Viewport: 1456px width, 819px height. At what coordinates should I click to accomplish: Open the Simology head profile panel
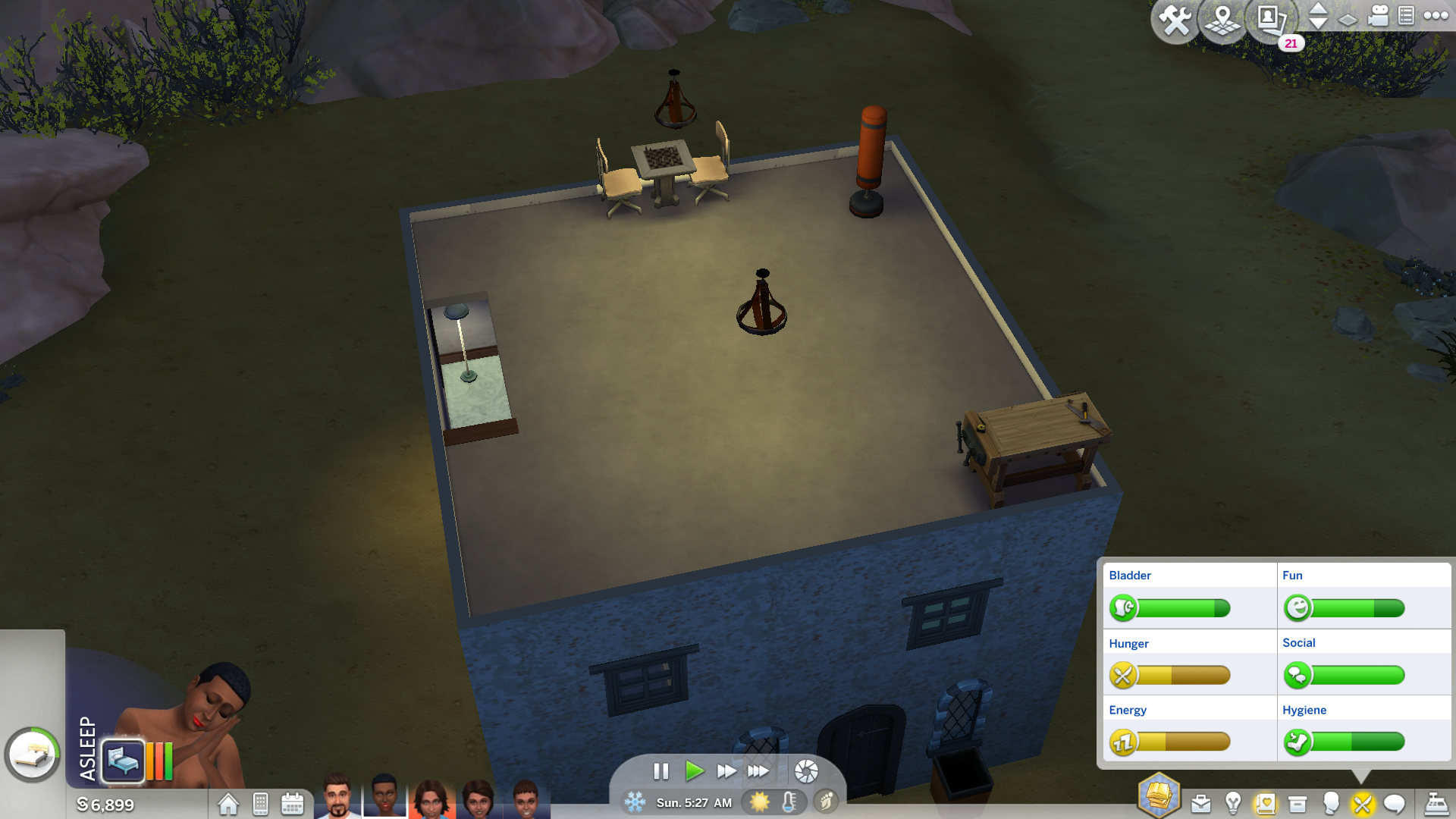pos(1331,803)
